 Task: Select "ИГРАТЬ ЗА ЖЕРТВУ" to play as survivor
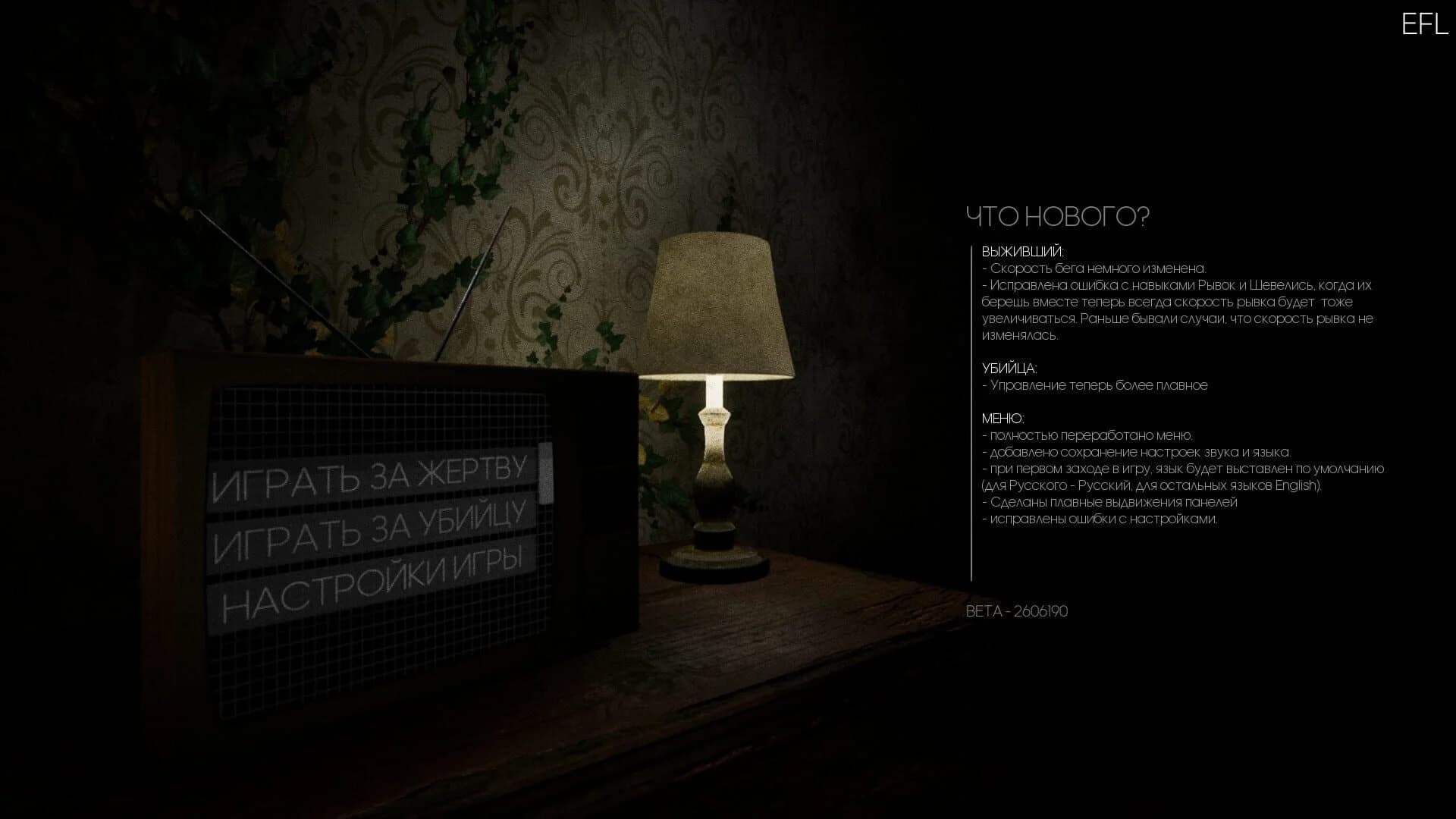point(372,476)
